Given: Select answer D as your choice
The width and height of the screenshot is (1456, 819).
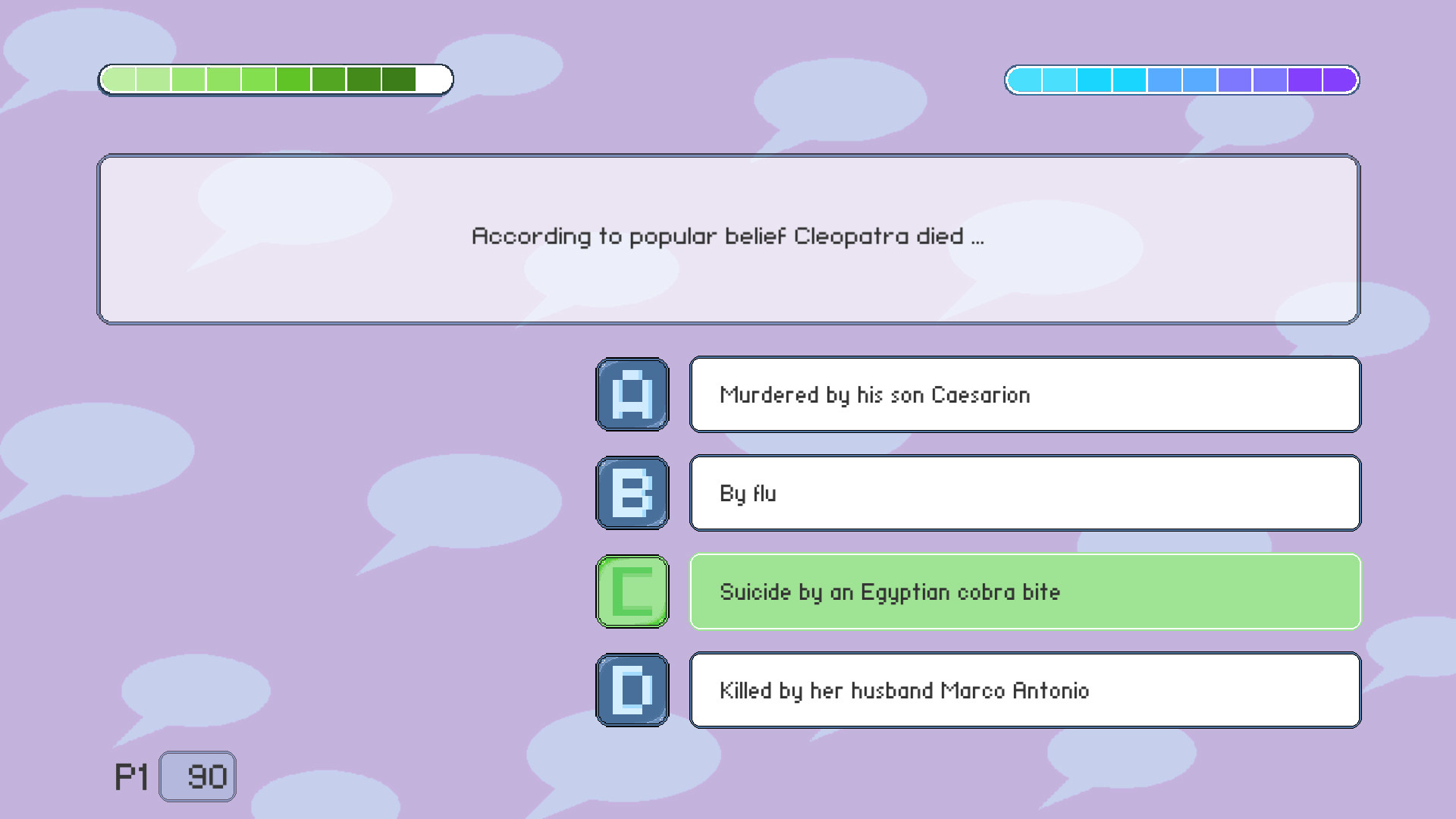Looking at the screenshot, I should click(x=1024, y=690).
